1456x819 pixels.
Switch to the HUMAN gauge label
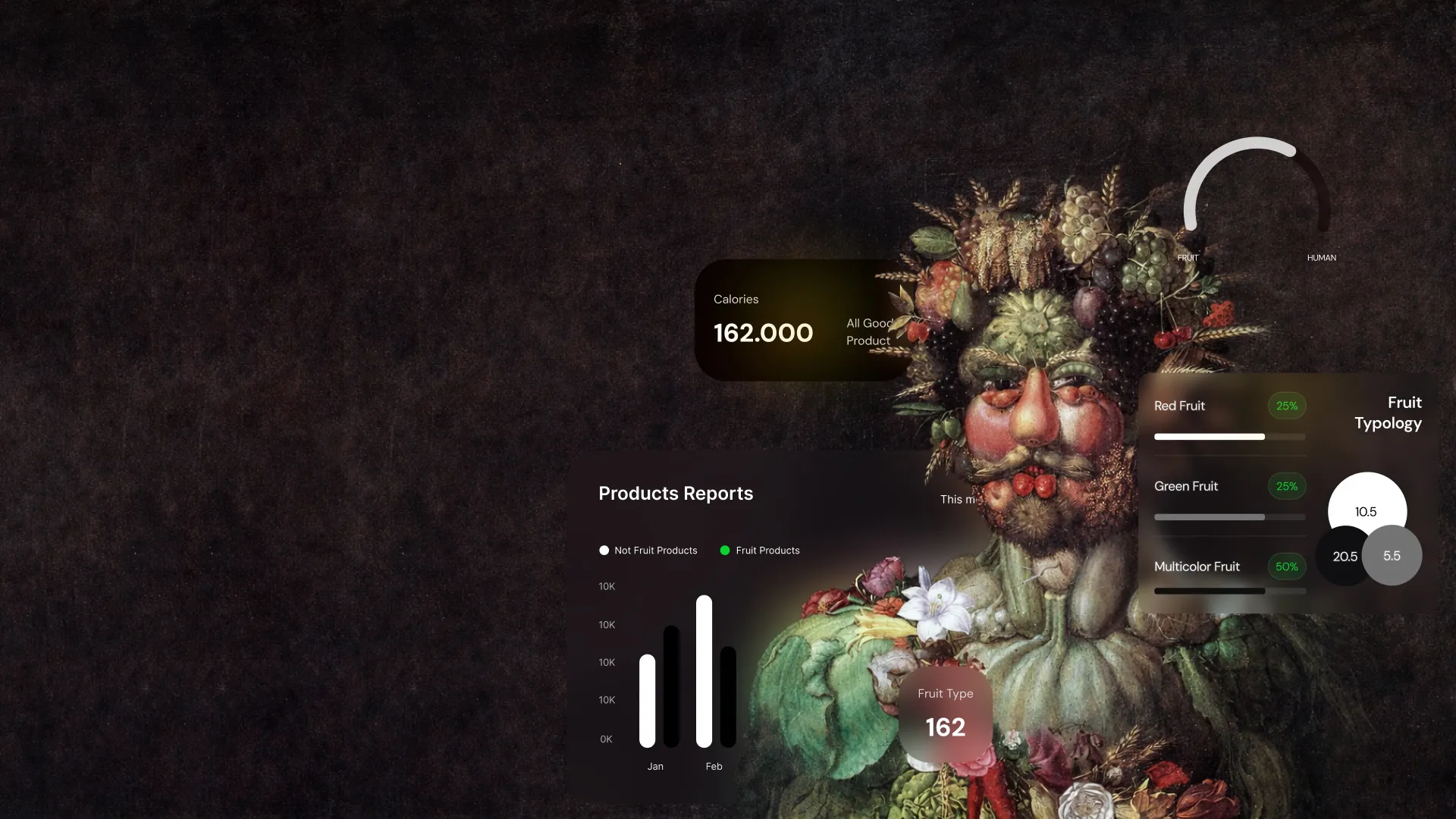click(x=1321, y=258)
